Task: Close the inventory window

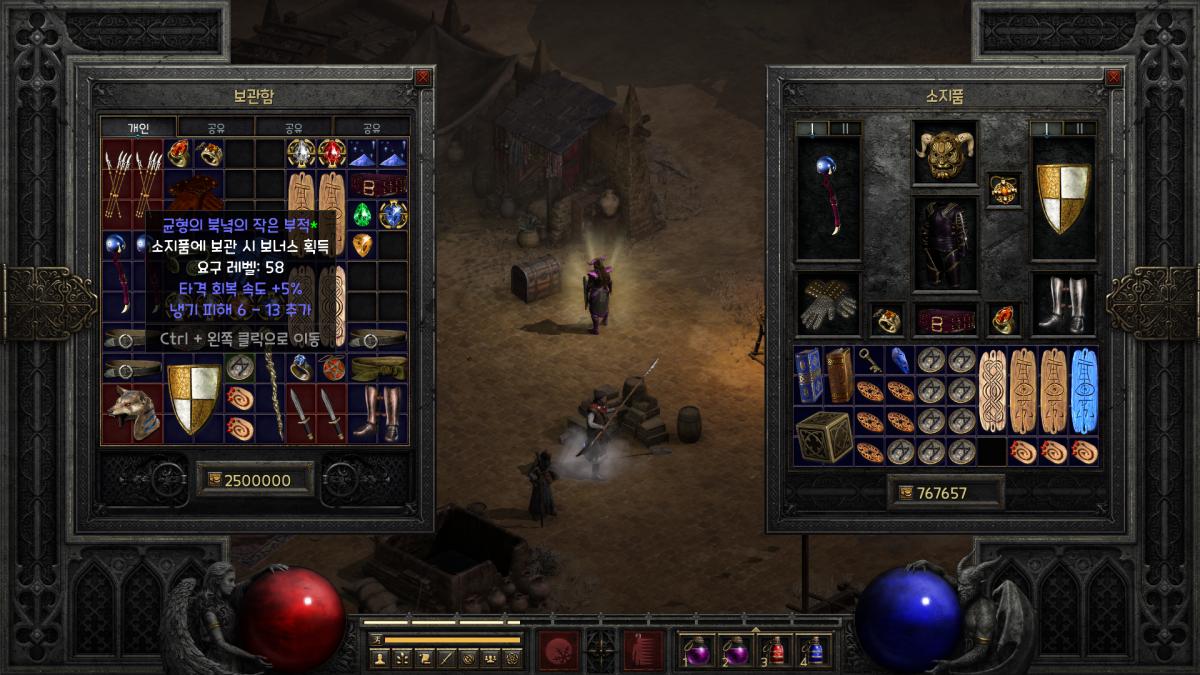Action: (x=1113, y=76)
